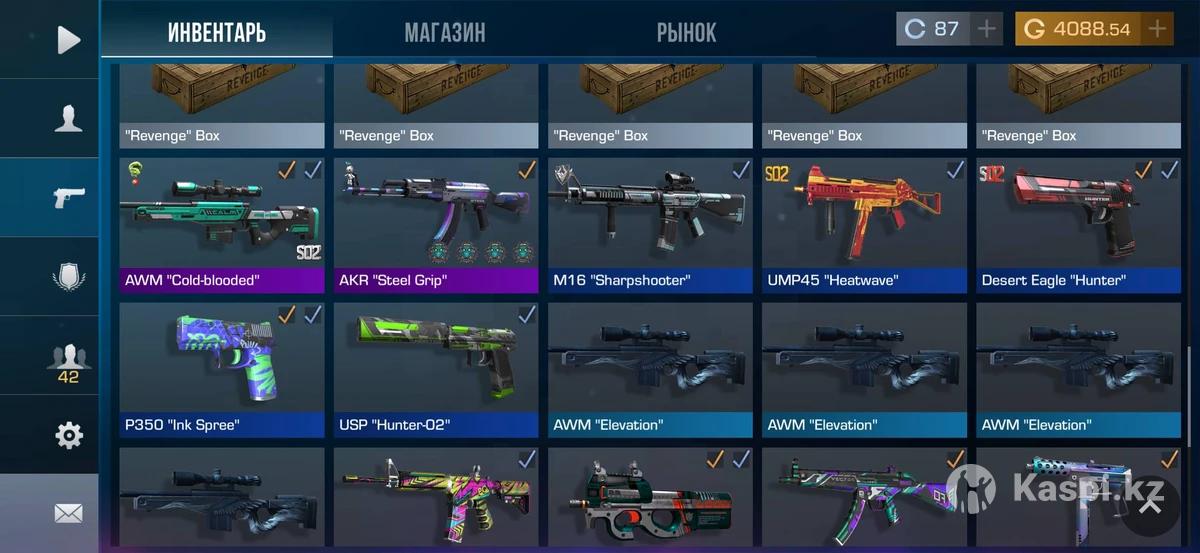Open the player profile icon
The image size is (1200, 553).
[68, 118]
